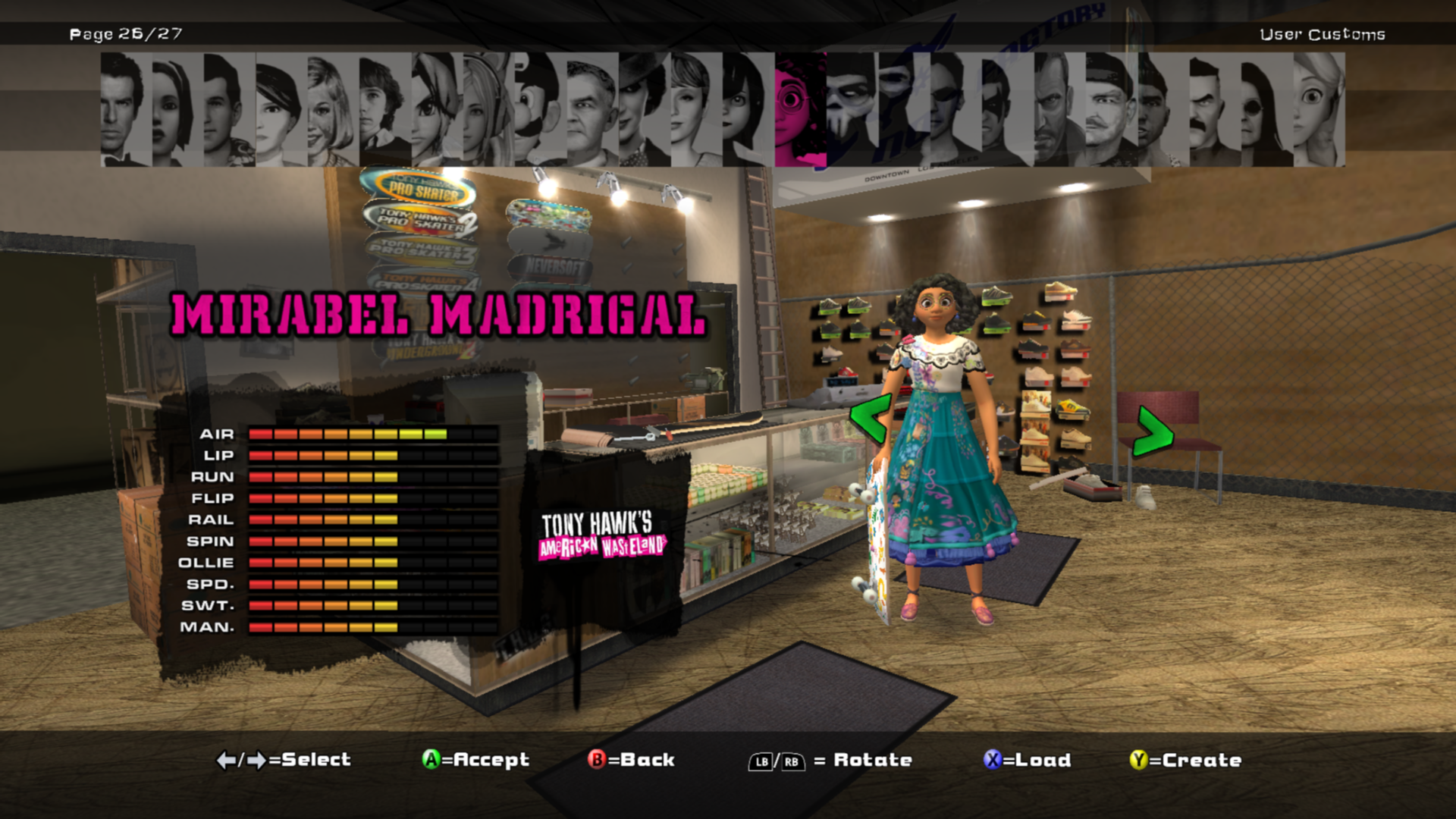1456x819 pixels.
Task: Select the beret-wearing mustached man portrait
Action: coord(1110,110)
